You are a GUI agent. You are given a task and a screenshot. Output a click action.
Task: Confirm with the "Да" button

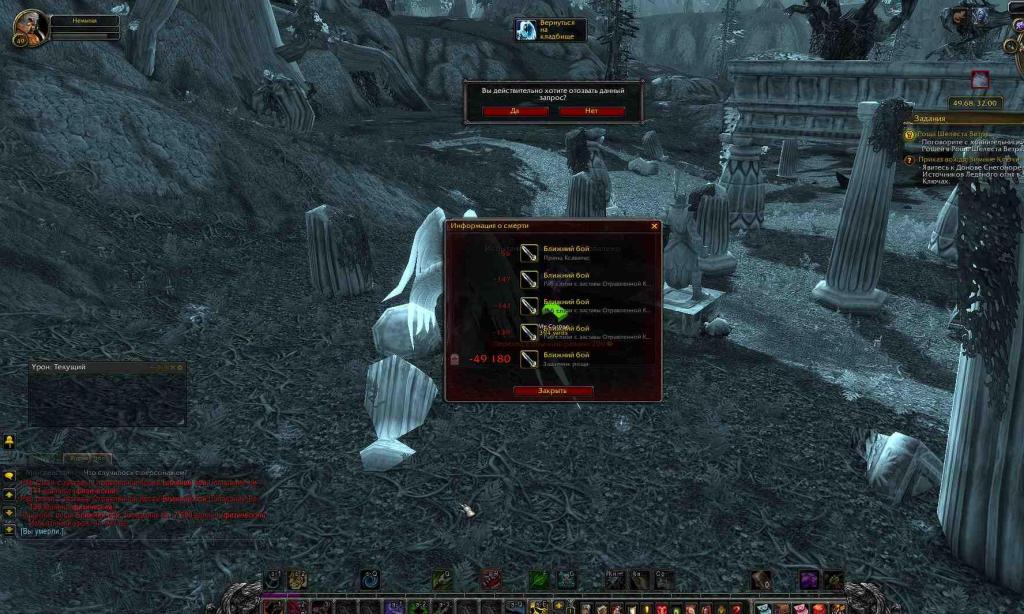[x=515, y=111]
